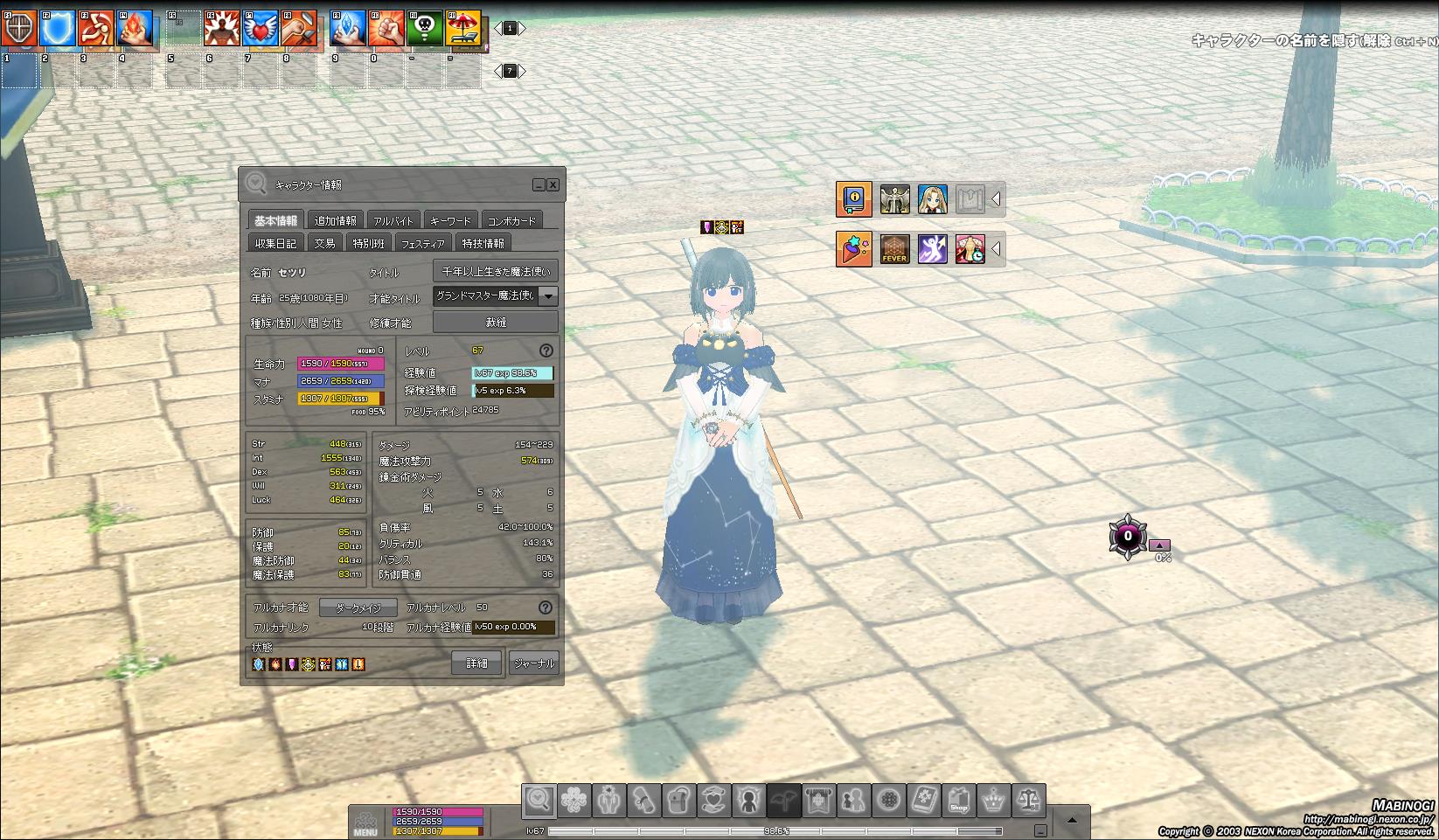Open the グランドマスター魔法使い talent title dropdown

coord(548,296)
